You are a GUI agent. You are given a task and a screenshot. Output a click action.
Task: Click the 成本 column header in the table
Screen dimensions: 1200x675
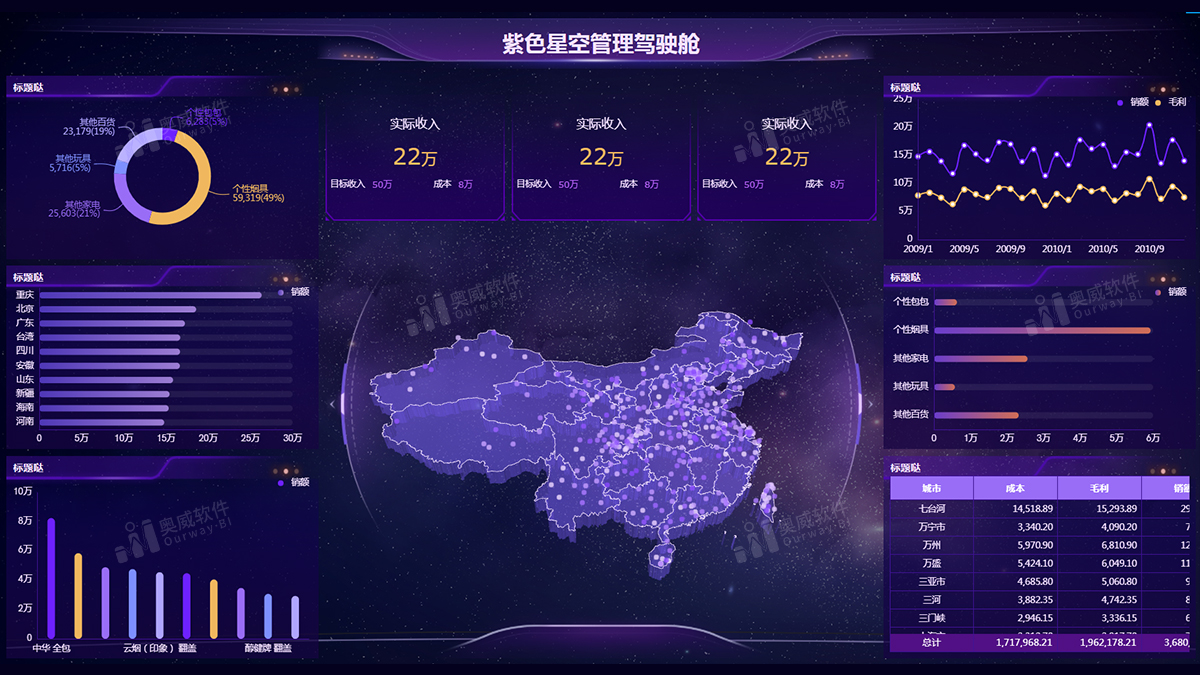1015,488
